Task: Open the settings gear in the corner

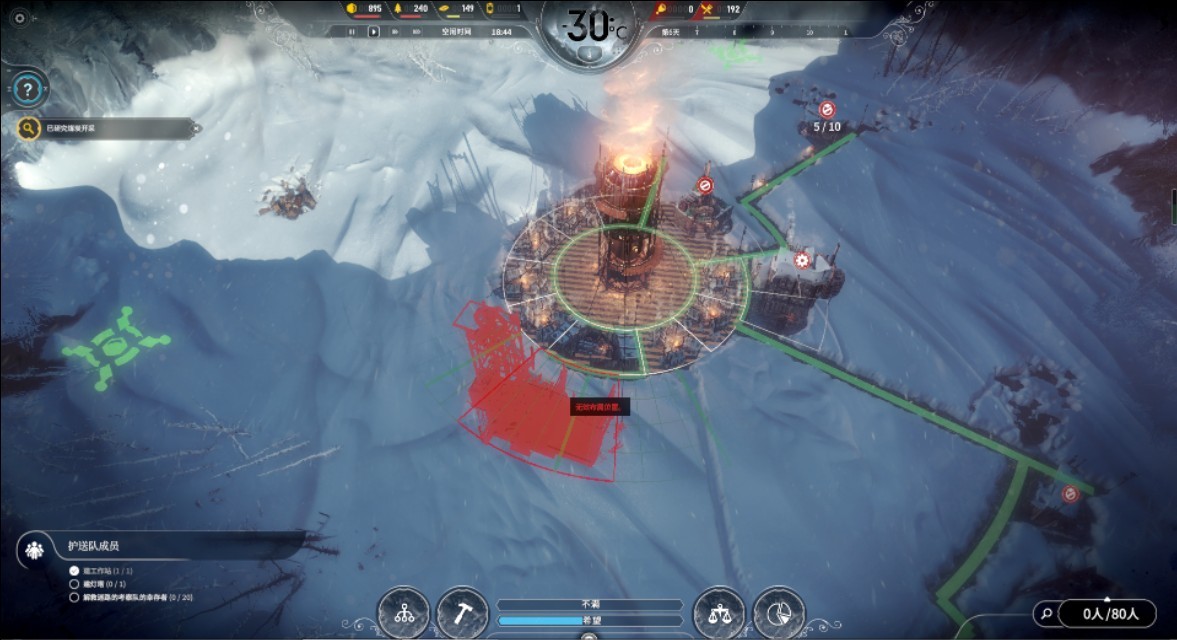Action: click(18, 17)
